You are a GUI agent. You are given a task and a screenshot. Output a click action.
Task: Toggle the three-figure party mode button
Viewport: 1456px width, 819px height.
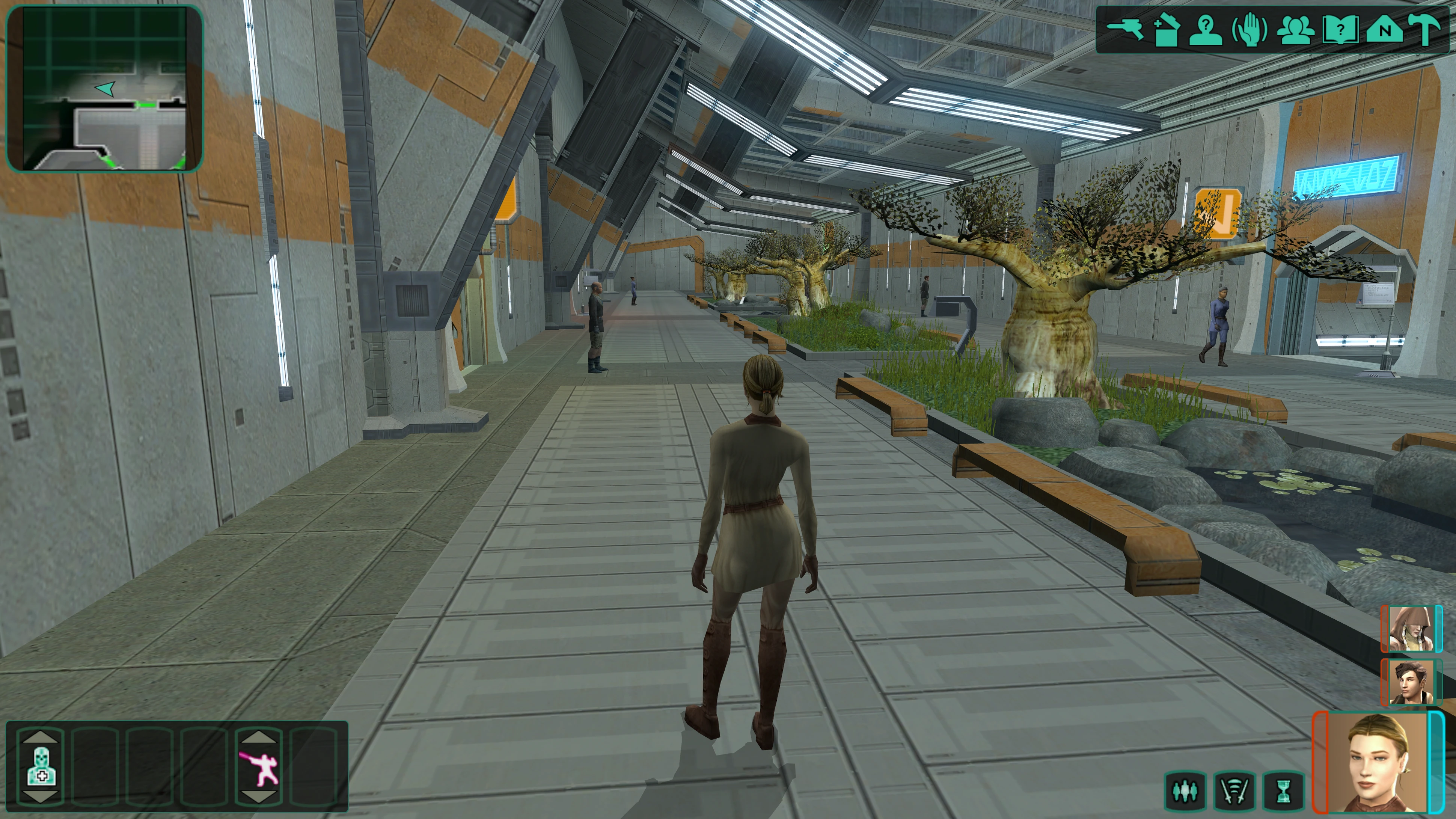[x=1185, y=791]
